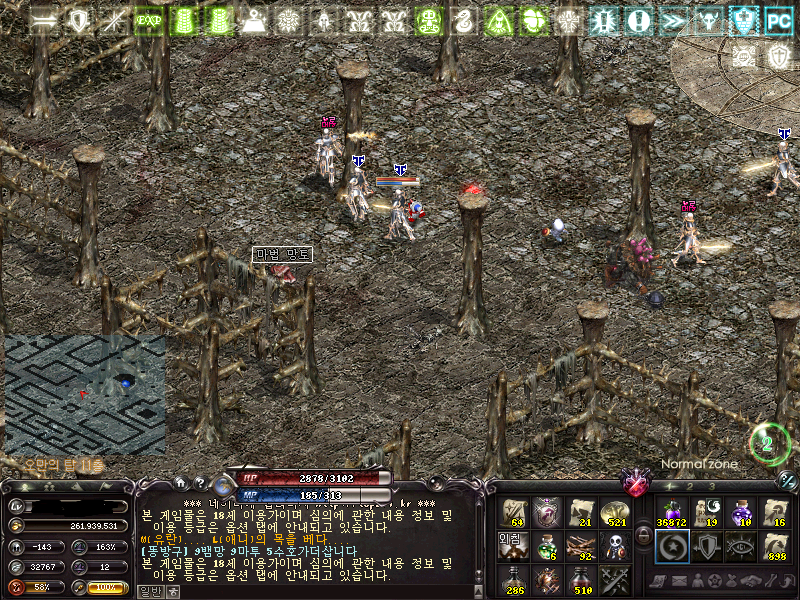The height and width of the screenshot is (600, 800).
Task: Use the arrow bundle showing 92
Action: (x=581, y=546)
